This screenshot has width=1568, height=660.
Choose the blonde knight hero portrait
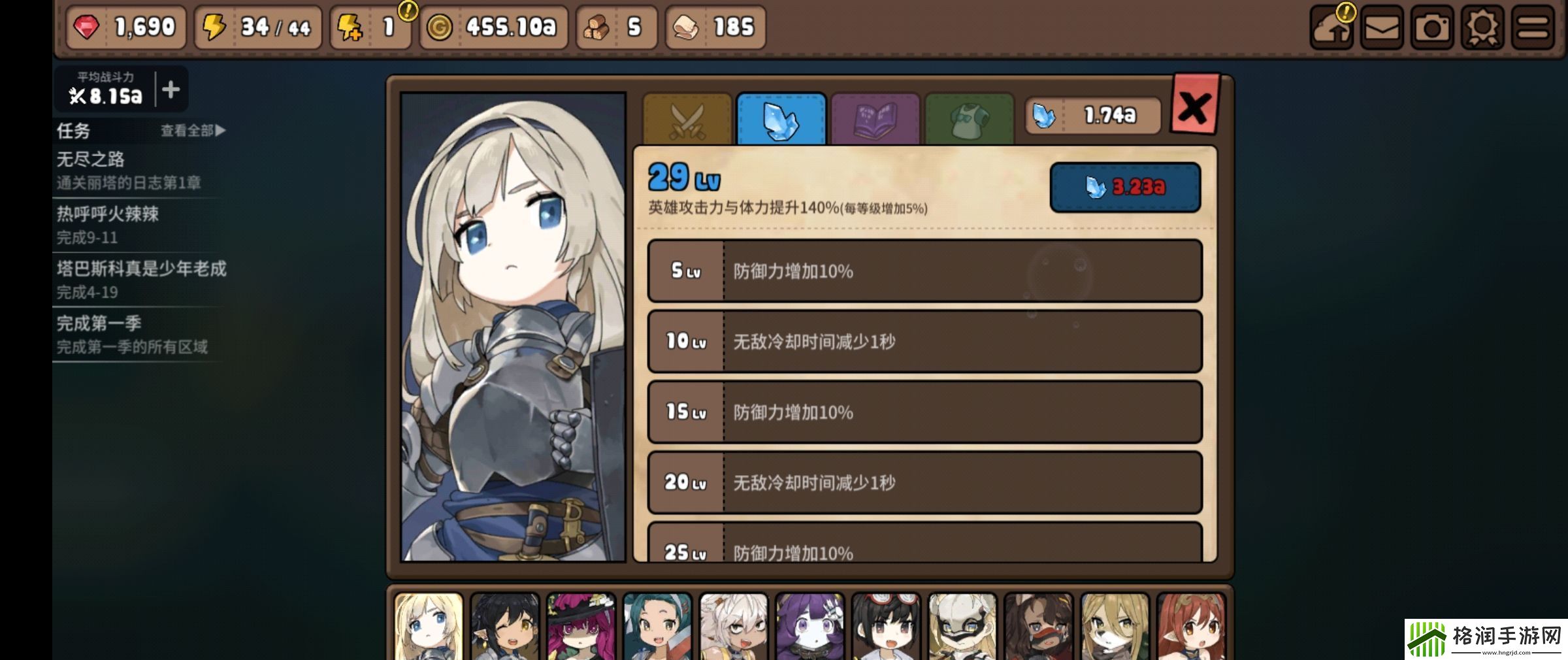click(429, 627)
